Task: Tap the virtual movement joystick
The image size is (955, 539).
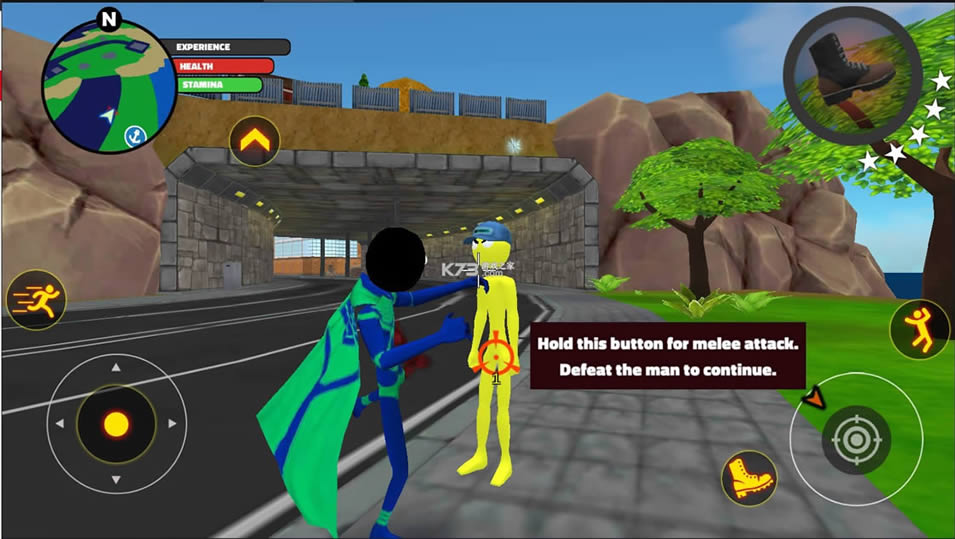Action: pos(116,424)
